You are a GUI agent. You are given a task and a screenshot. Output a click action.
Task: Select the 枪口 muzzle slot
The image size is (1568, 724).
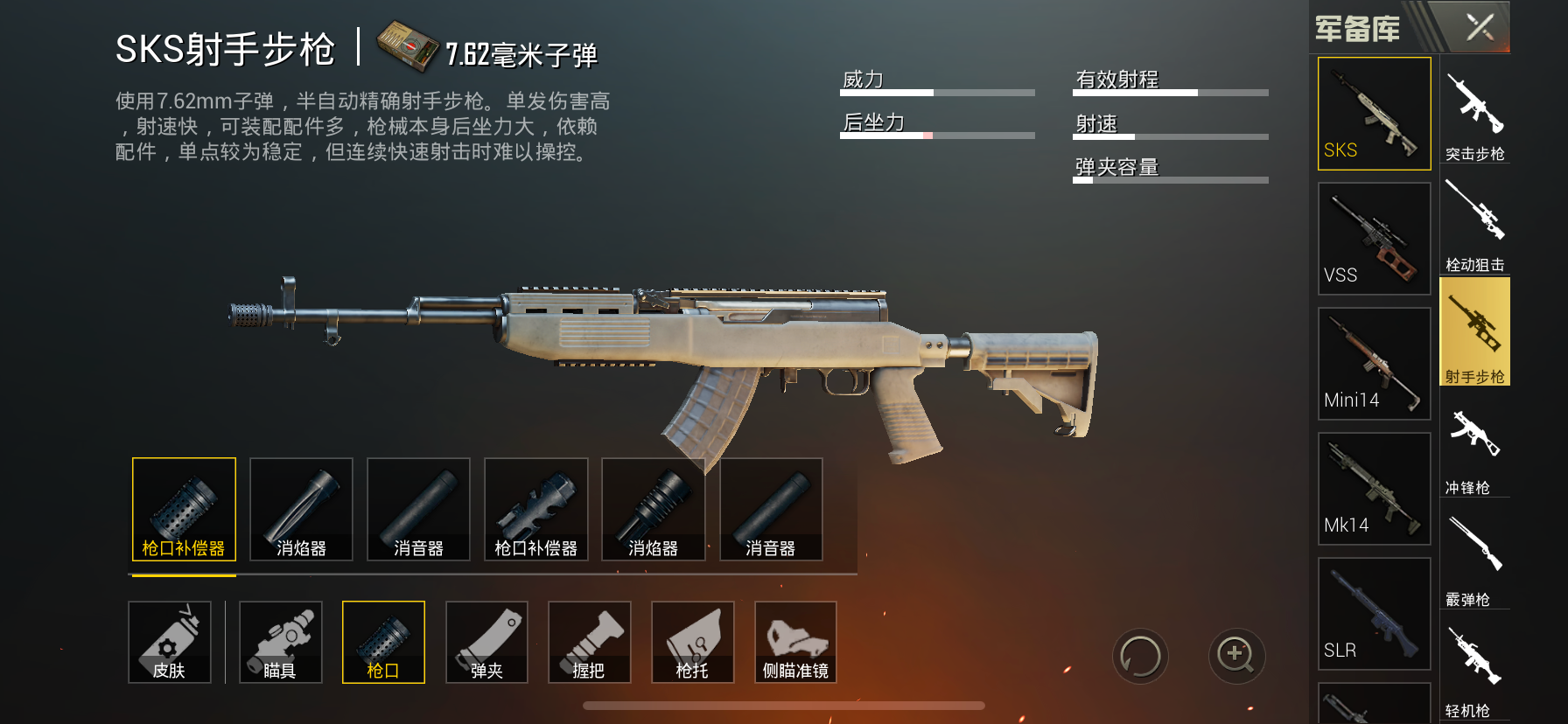pyautogui.click(x=383, y=643)
